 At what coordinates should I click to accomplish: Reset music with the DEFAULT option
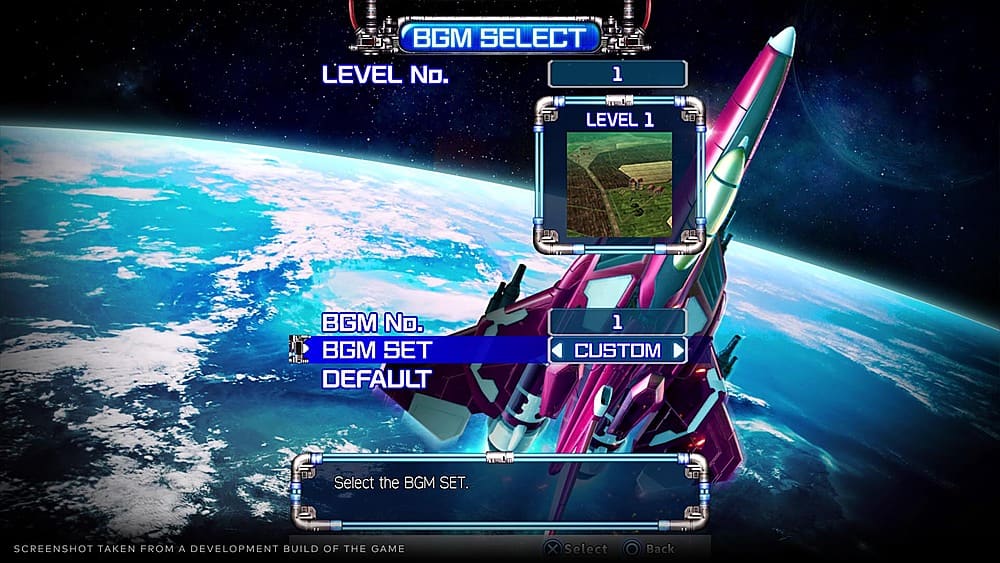coord(376,379)
